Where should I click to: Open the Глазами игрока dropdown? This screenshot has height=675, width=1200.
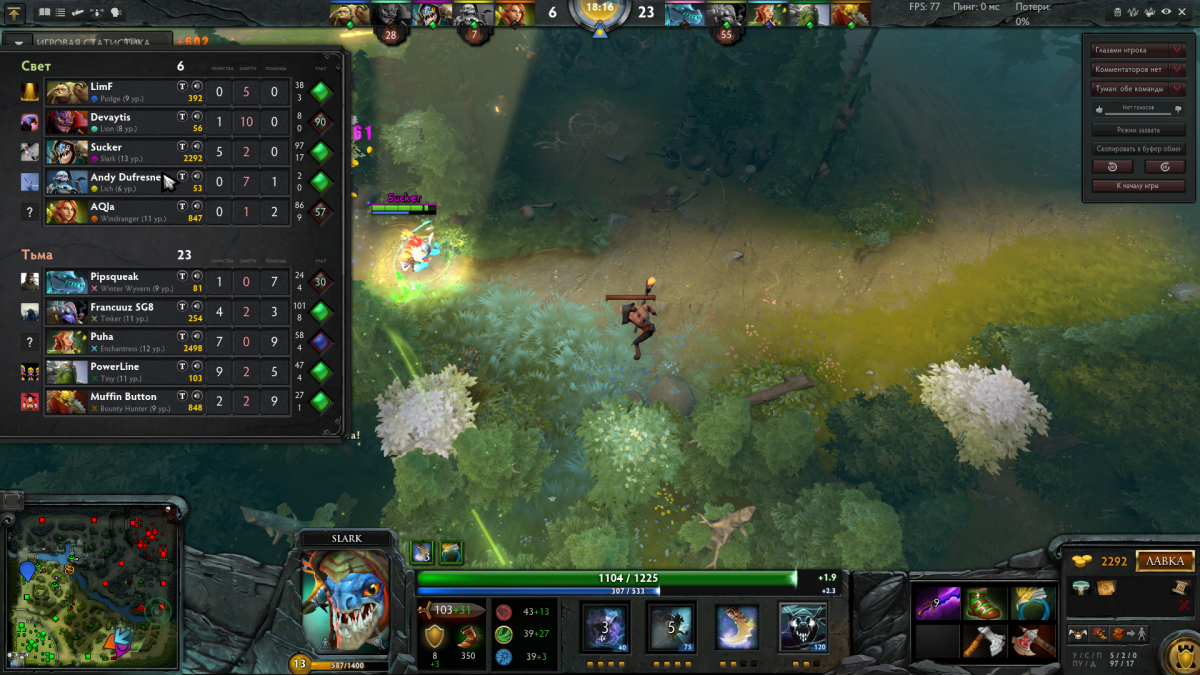[1138, 50]
